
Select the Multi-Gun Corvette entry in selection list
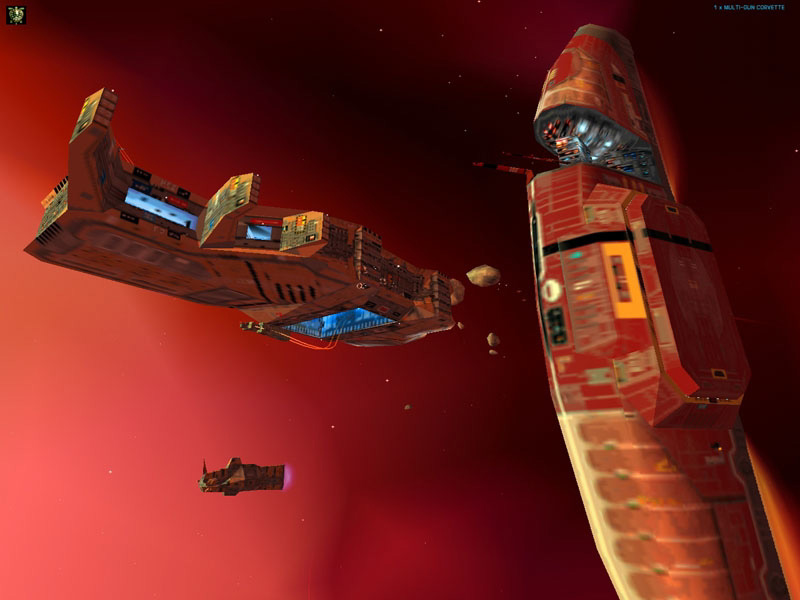point(748,8)
